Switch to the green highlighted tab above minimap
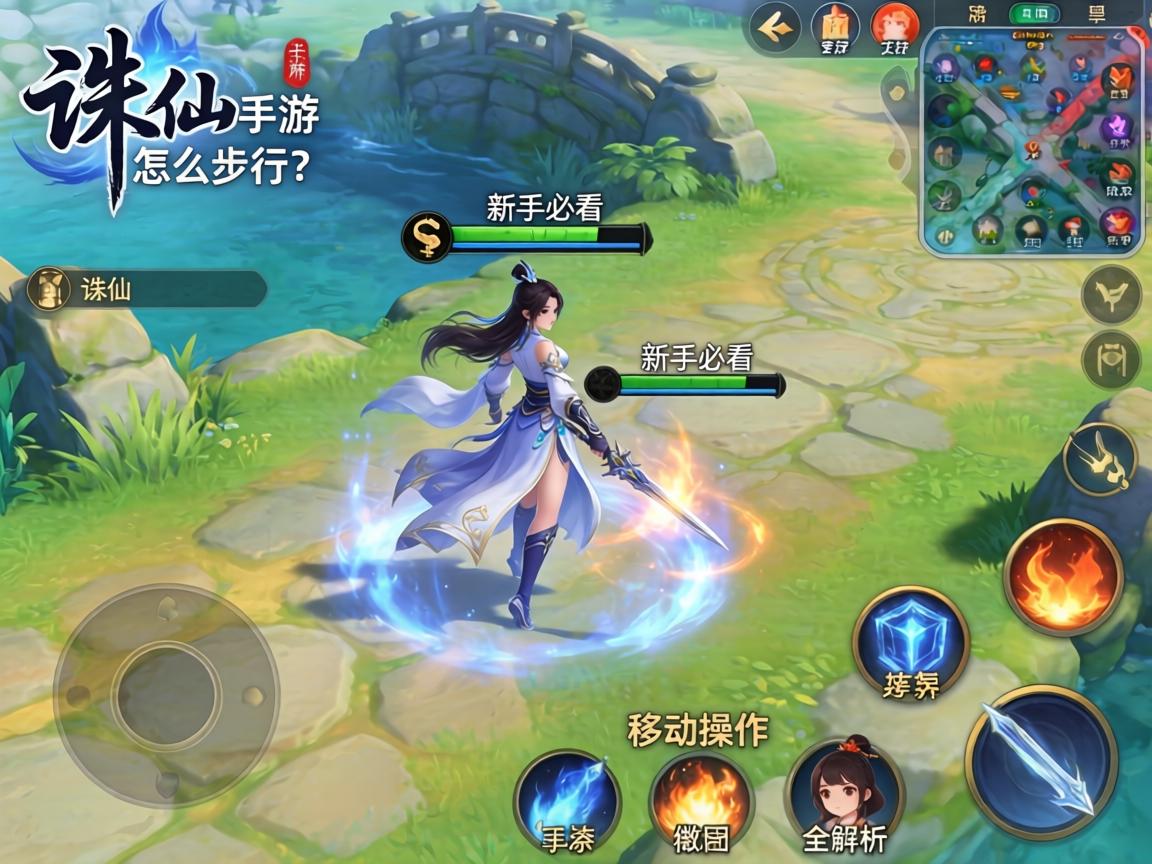Screen dimensions: 1152x864 coord(1033,14)
